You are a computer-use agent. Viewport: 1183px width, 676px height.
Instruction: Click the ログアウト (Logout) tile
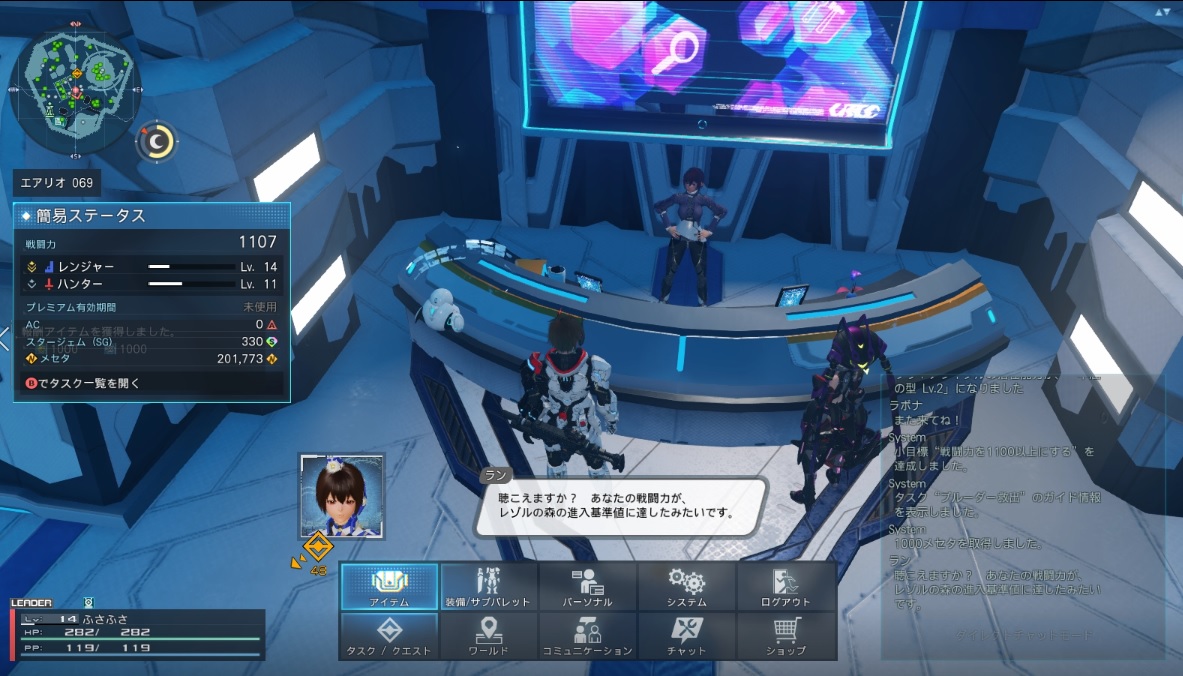785,587
